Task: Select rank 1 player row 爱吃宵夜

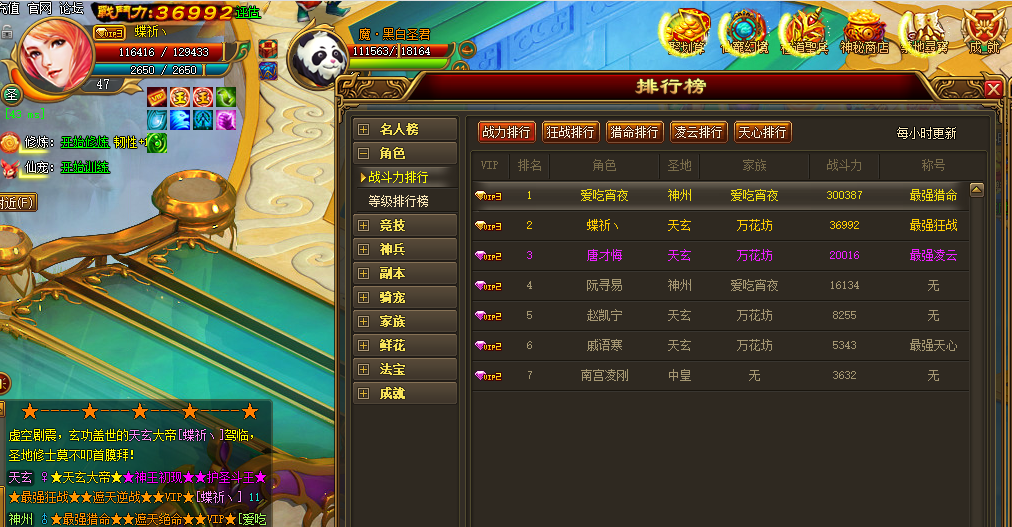Action: (719, 196)
